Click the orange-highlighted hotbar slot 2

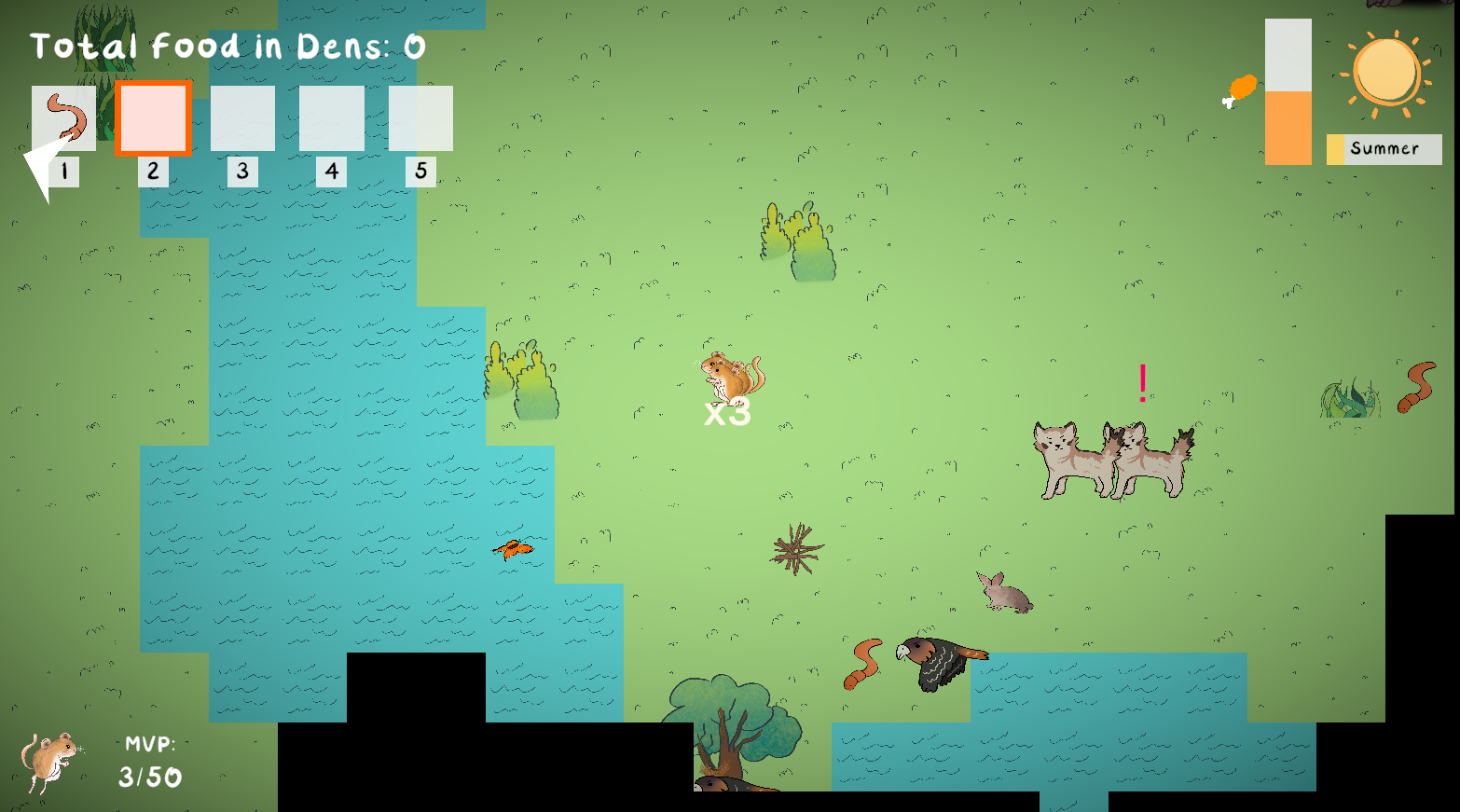(153, 118)
